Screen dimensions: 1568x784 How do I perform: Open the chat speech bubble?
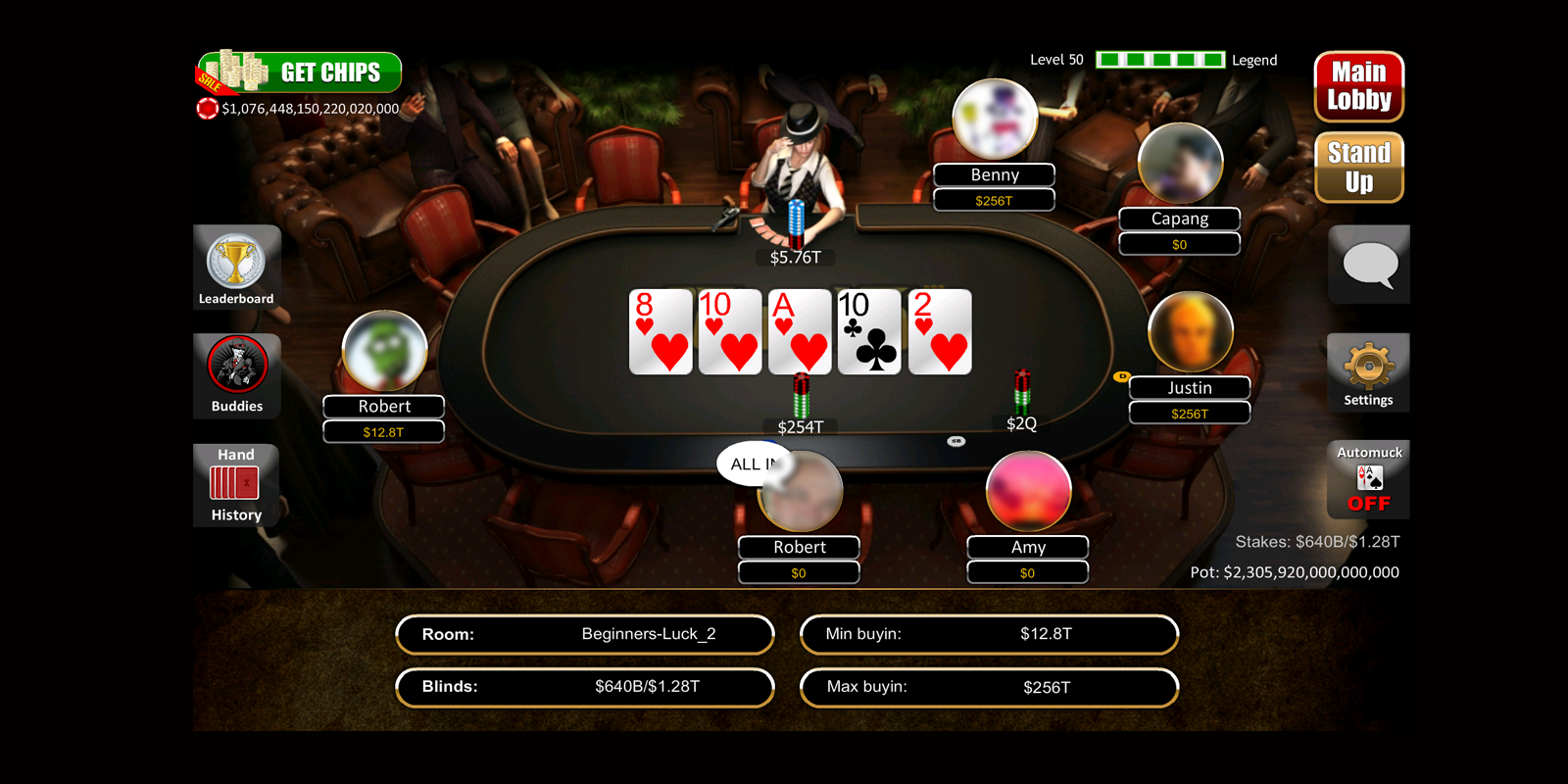pyautogui.click(x=1369, y=265)
